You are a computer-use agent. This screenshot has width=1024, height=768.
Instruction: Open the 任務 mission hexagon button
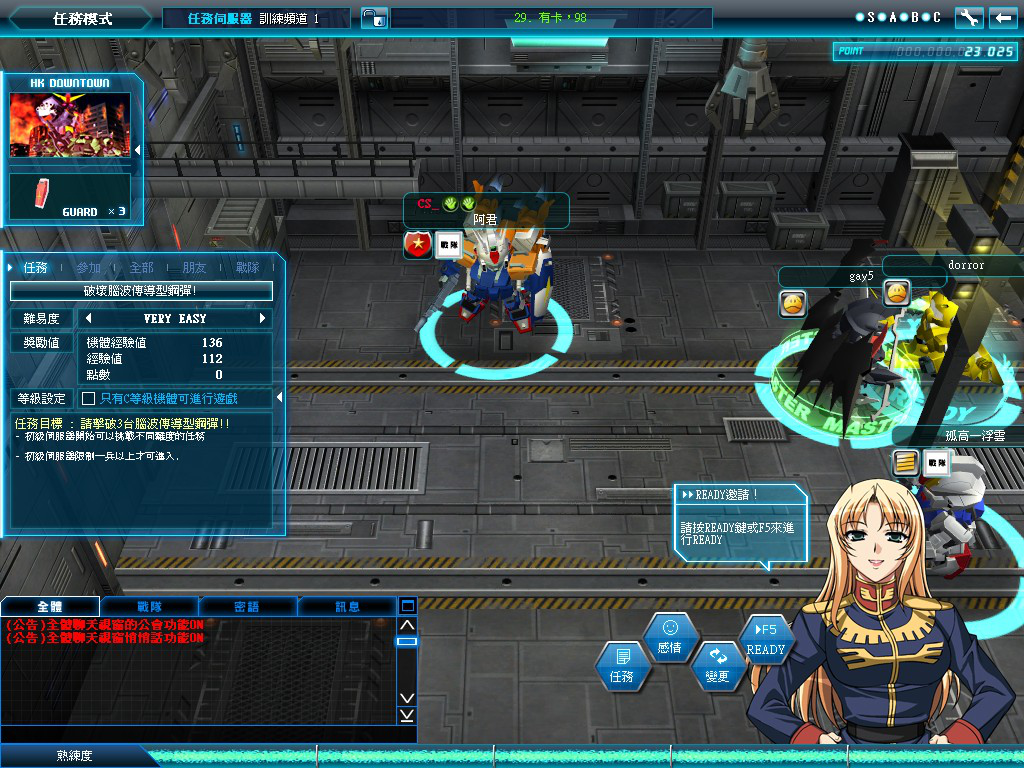pyautogui.click(x=622, y=666)
